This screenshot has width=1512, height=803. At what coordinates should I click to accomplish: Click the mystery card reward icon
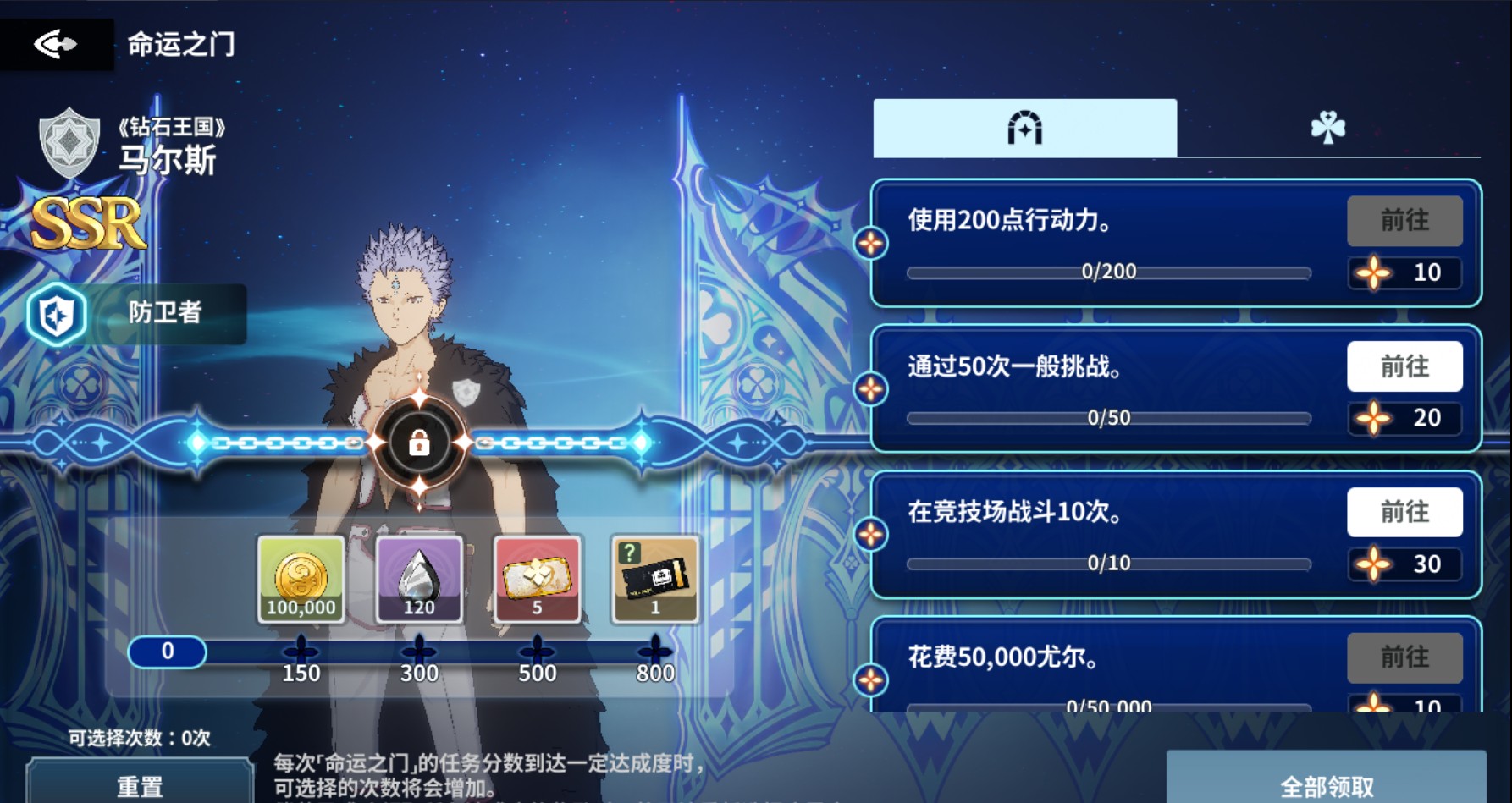654,578
